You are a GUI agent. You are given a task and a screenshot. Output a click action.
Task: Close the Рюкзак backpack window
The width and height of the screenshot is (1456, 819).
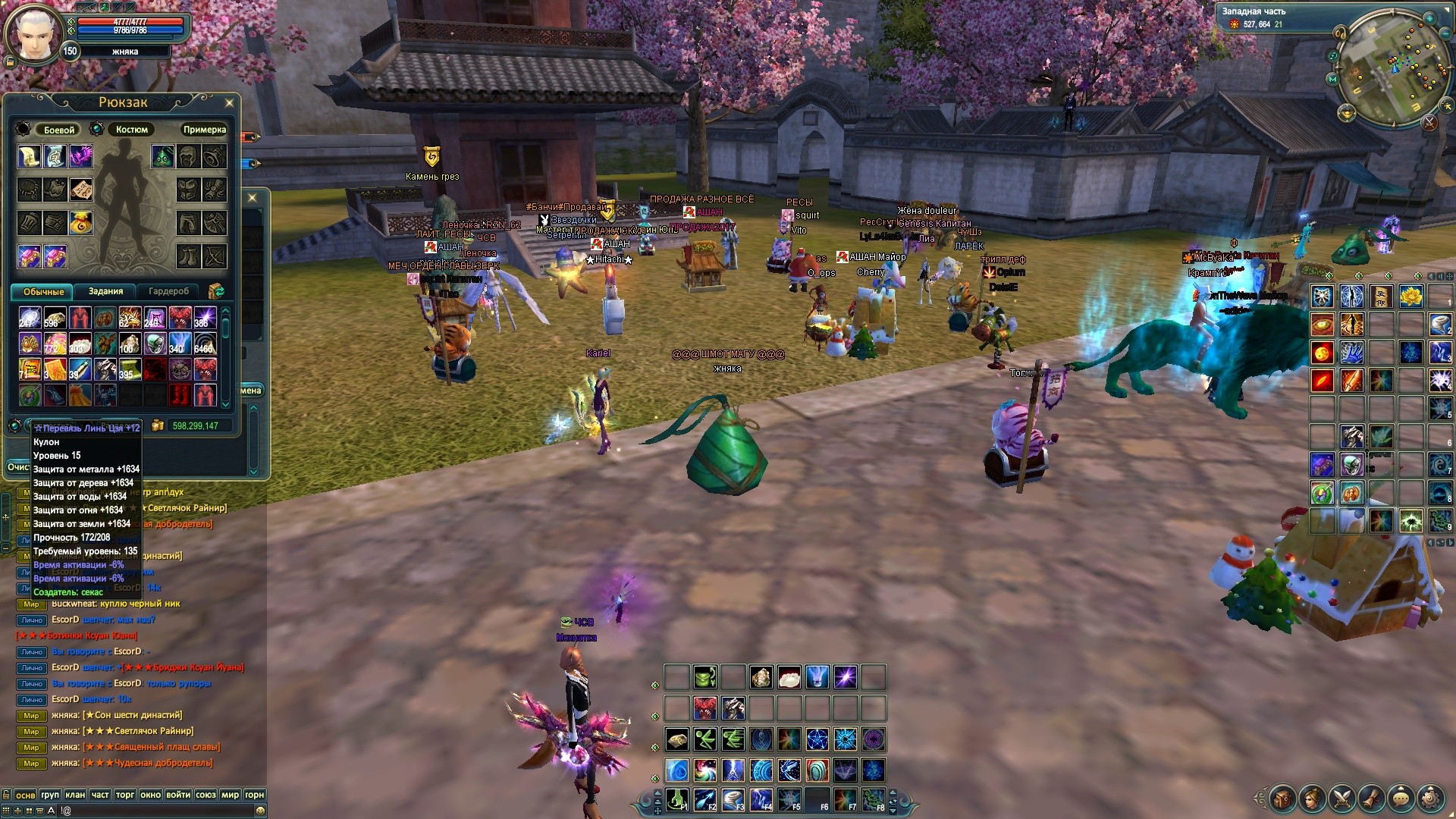coord(230,102)
